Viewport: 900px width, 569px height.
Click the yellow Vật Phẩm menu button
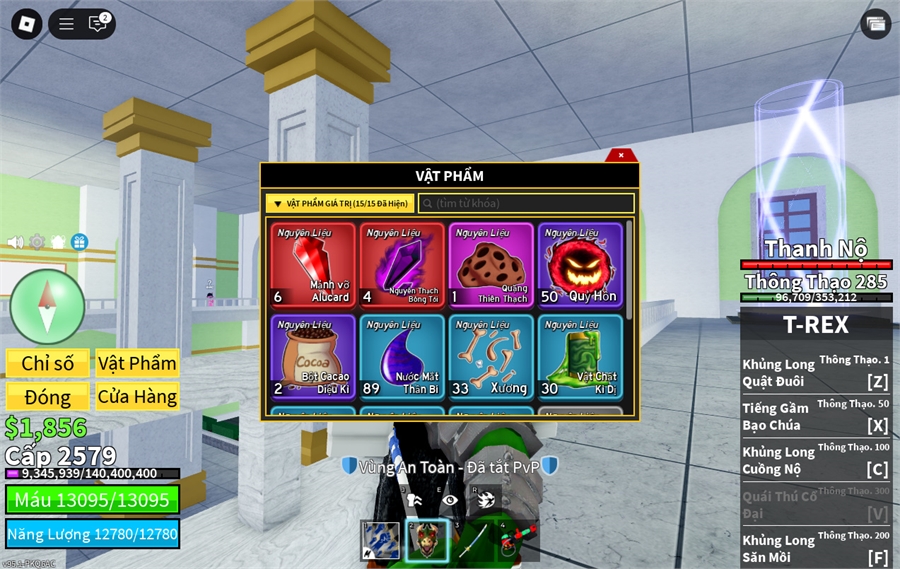coord(137,363)
